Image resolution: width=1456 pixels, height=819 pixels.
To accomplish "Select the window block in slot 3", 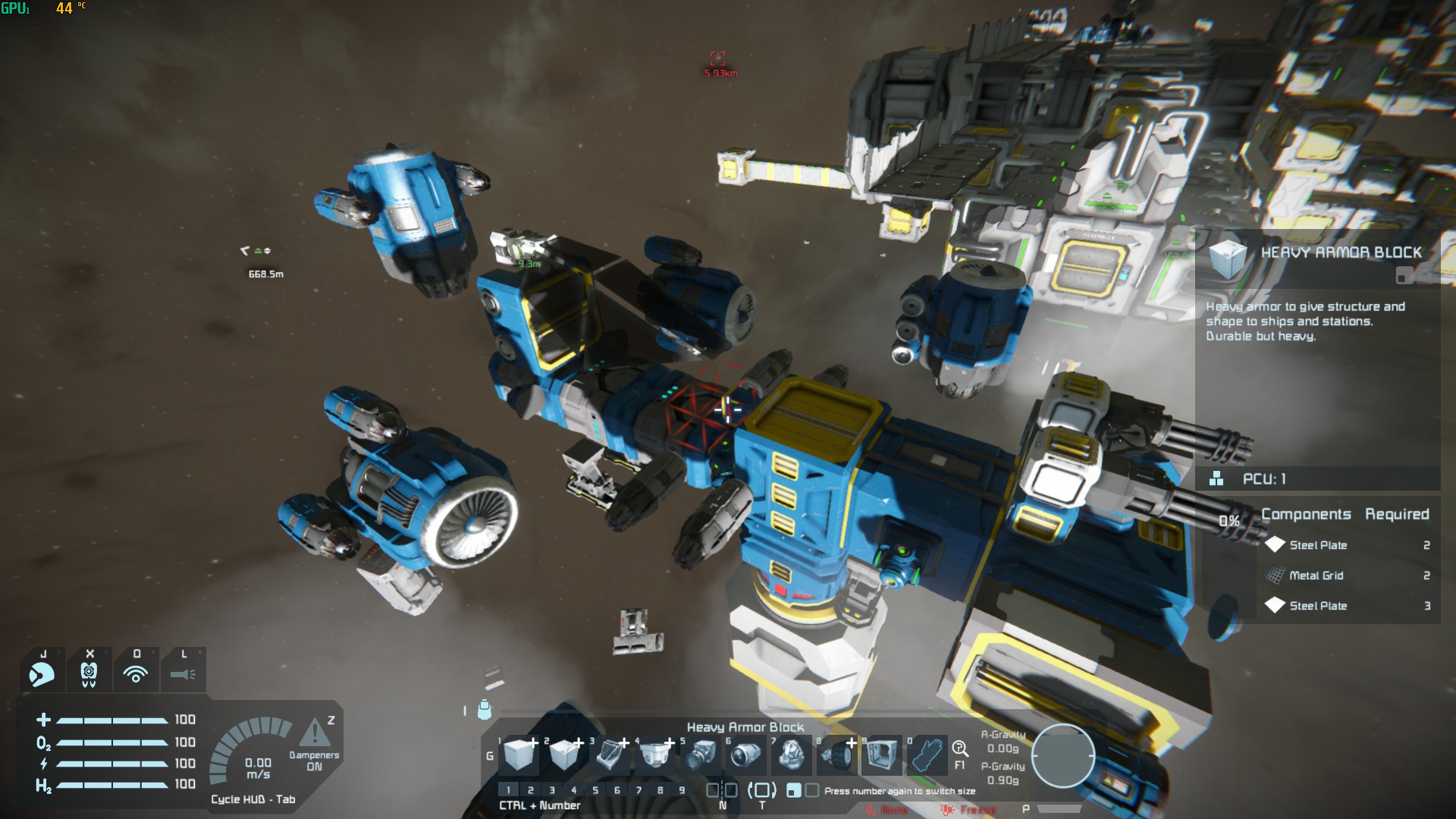I will click(x=610, y=755).
